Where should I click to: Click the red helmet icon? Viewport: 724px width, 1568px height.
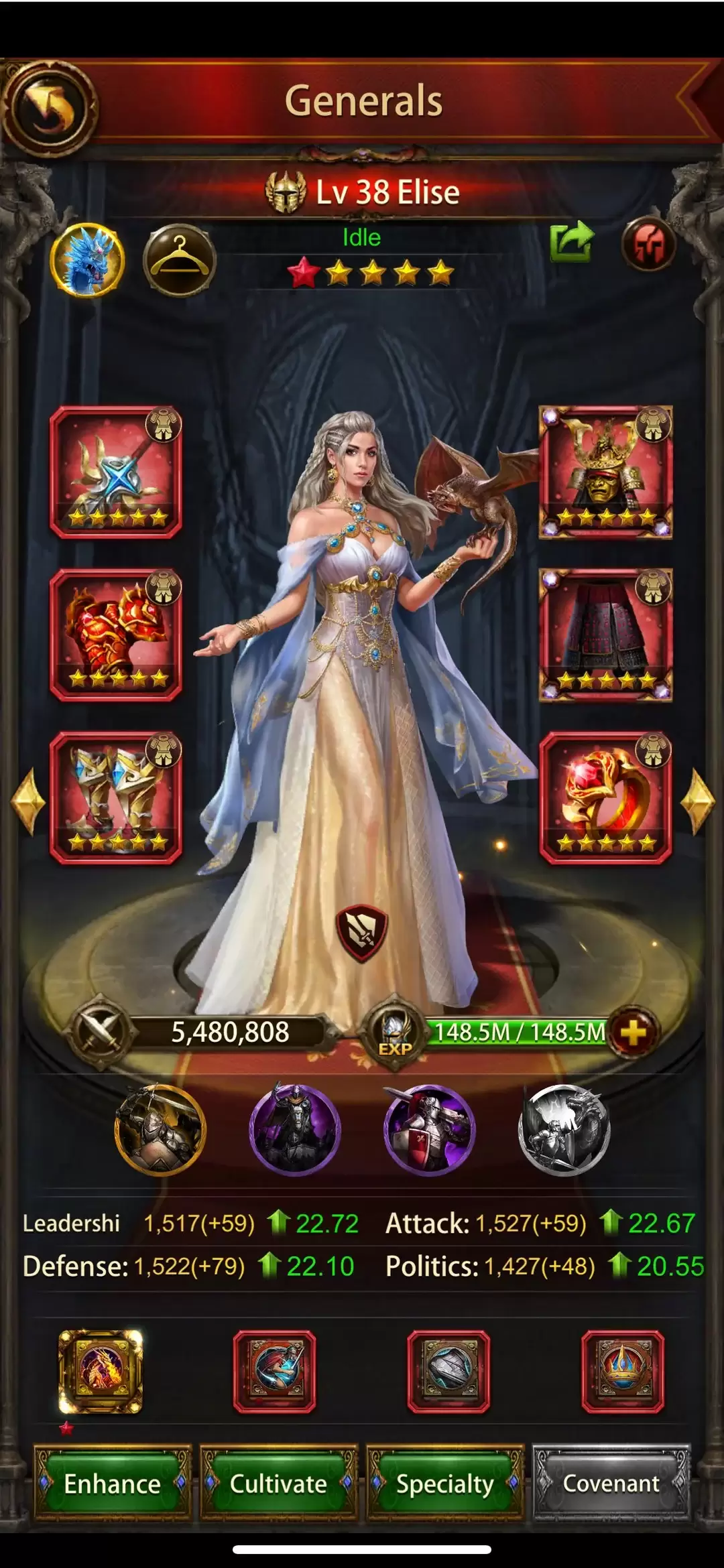click(x=648, y=244)
